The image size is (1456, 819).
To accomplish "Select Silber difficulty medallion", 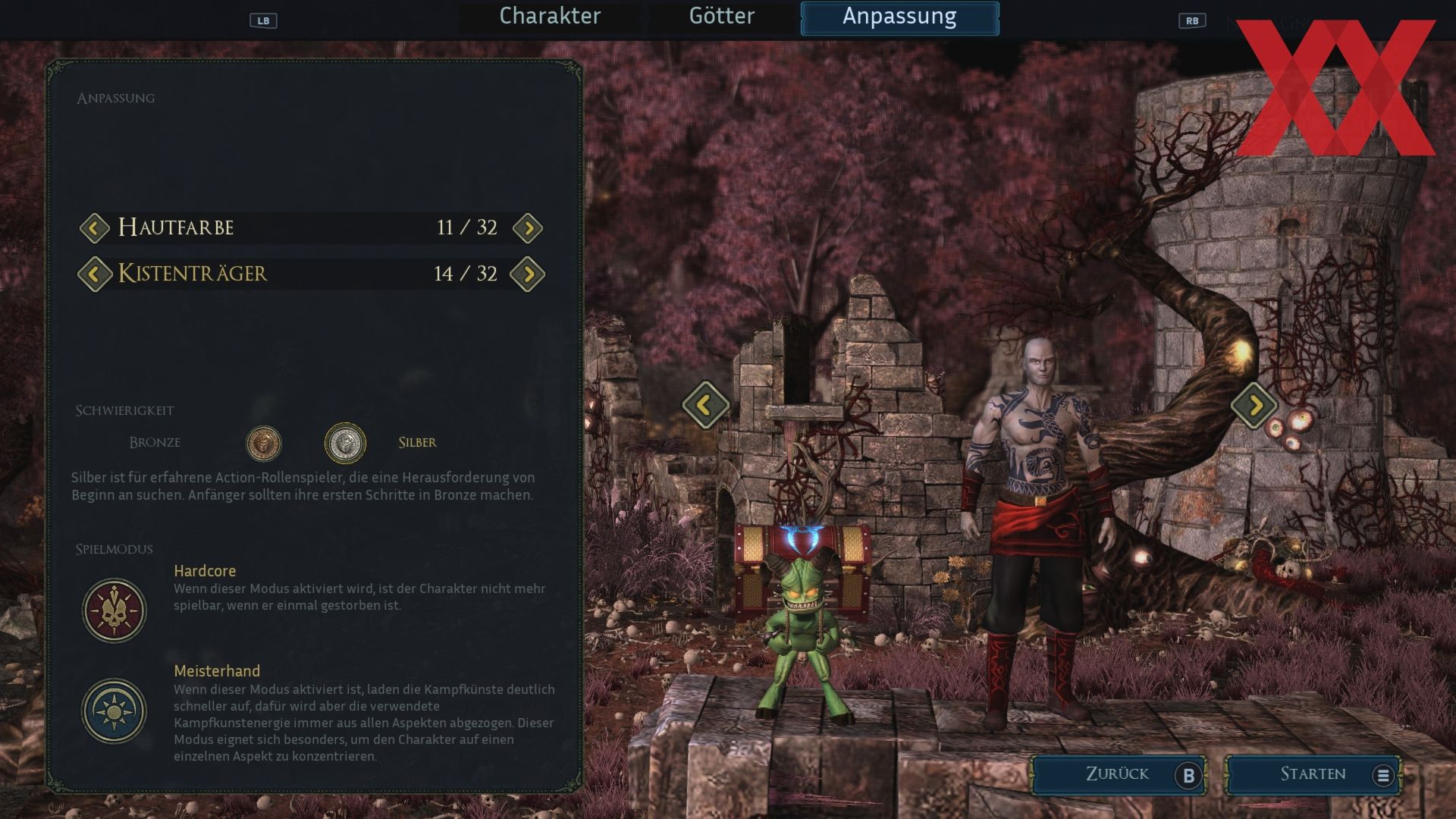I will click(345, 443).
